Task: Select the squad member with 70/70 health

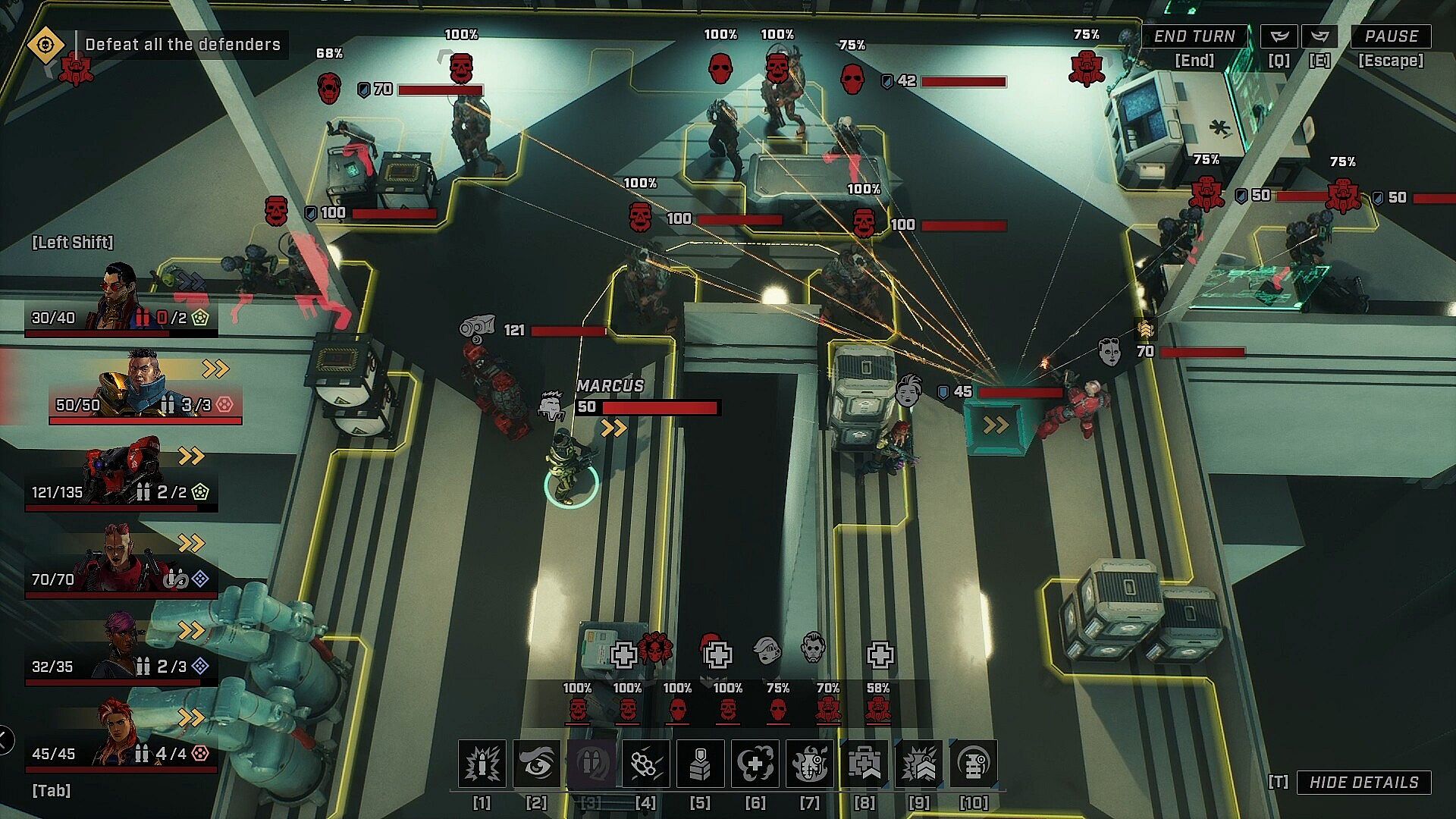Action: (121, 561)
